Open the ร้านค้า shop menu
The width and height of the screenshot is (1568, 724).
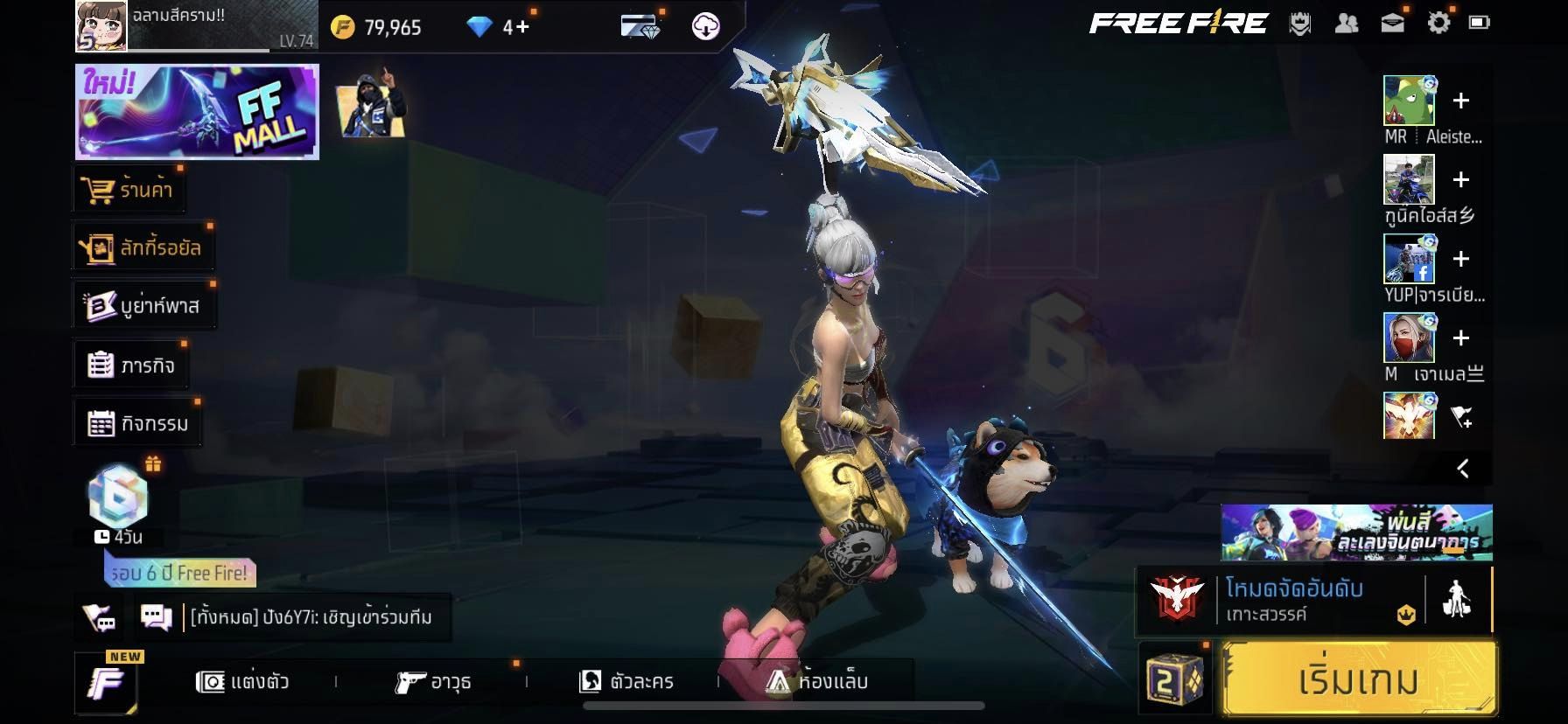pyautogui.click(x=129, y=190)
